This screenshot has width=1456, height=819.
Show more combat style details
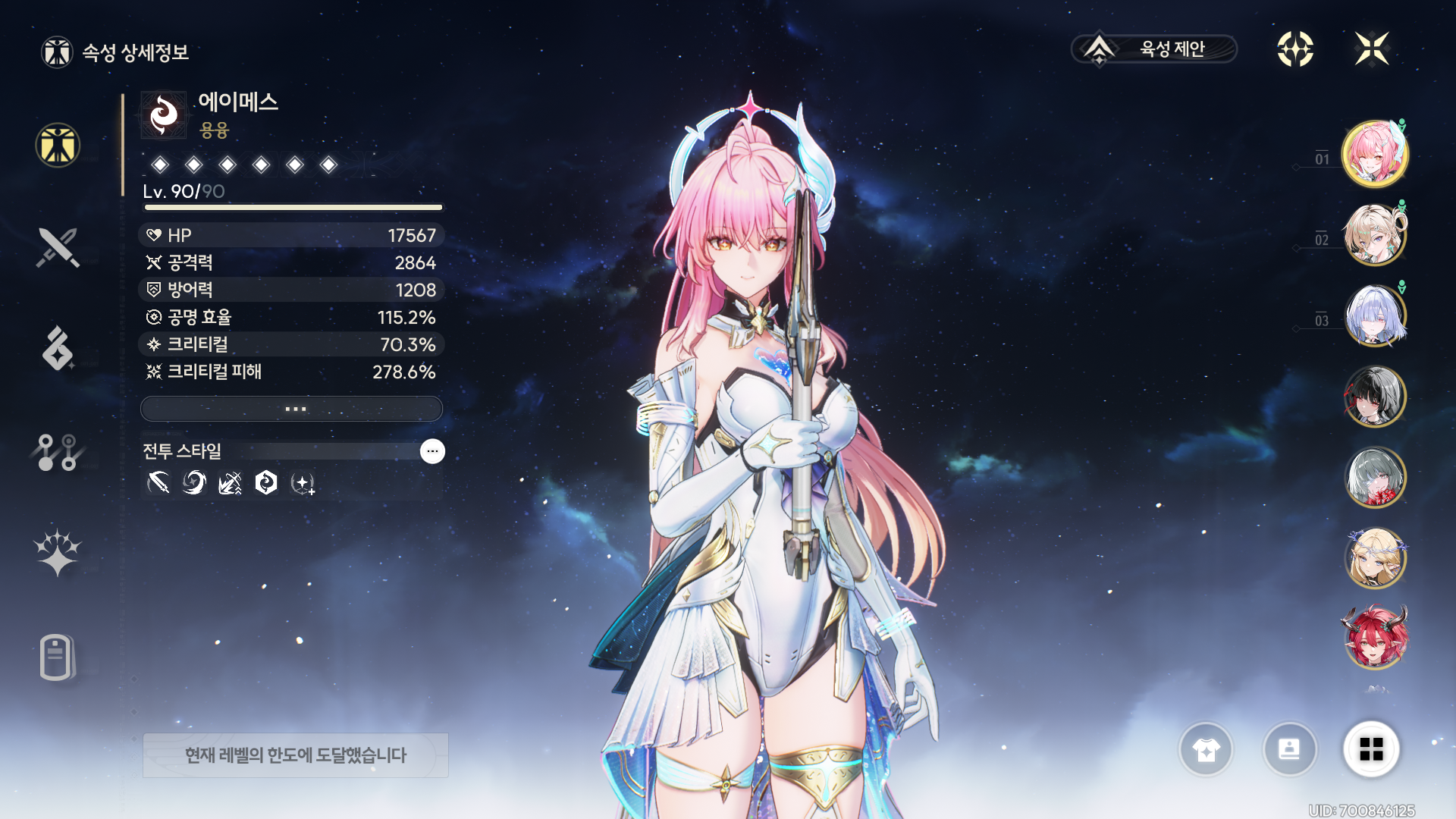pyautogui.click(x=432, y=451)
